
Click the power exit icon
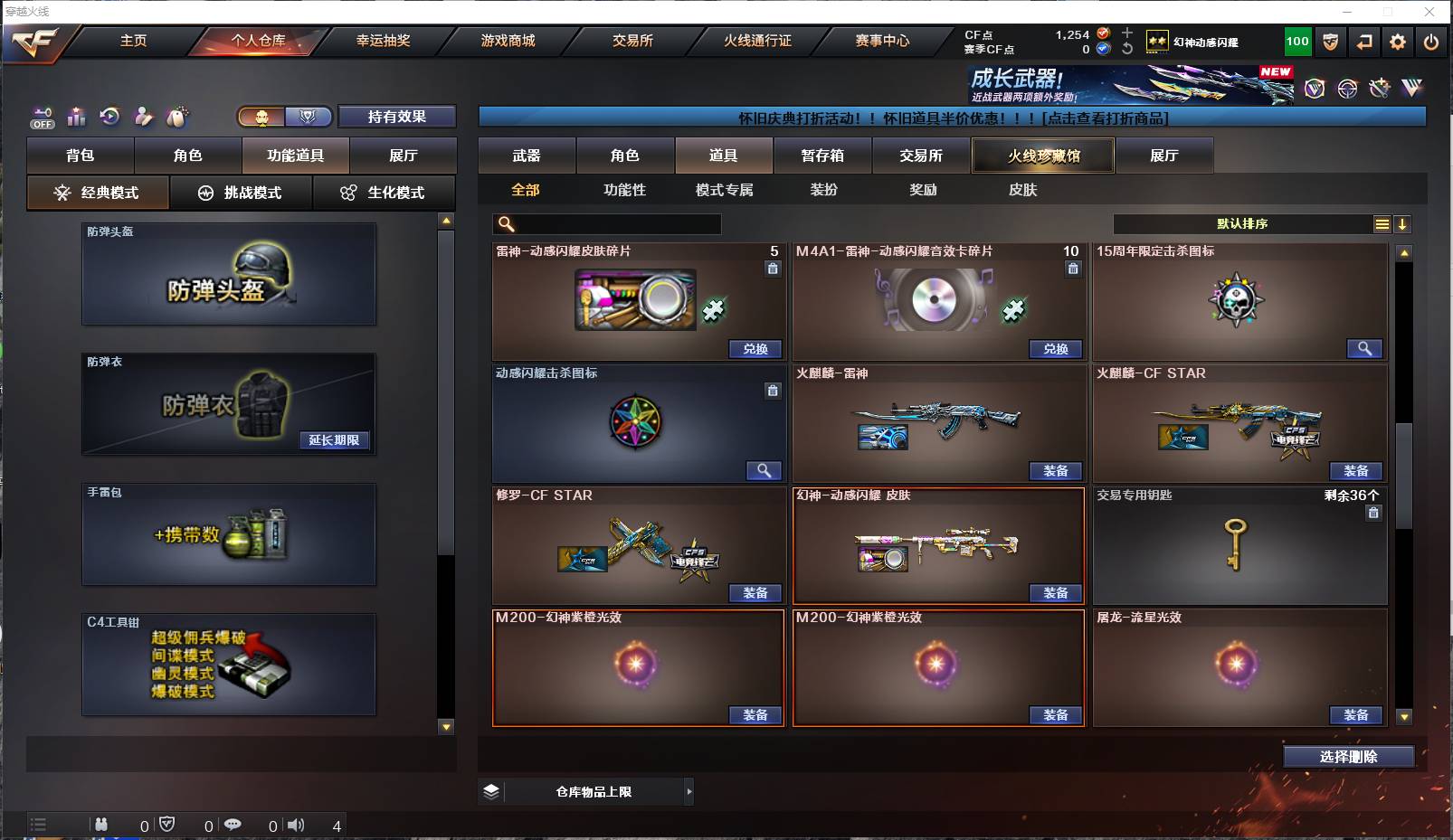click(x=1430, y=42)
